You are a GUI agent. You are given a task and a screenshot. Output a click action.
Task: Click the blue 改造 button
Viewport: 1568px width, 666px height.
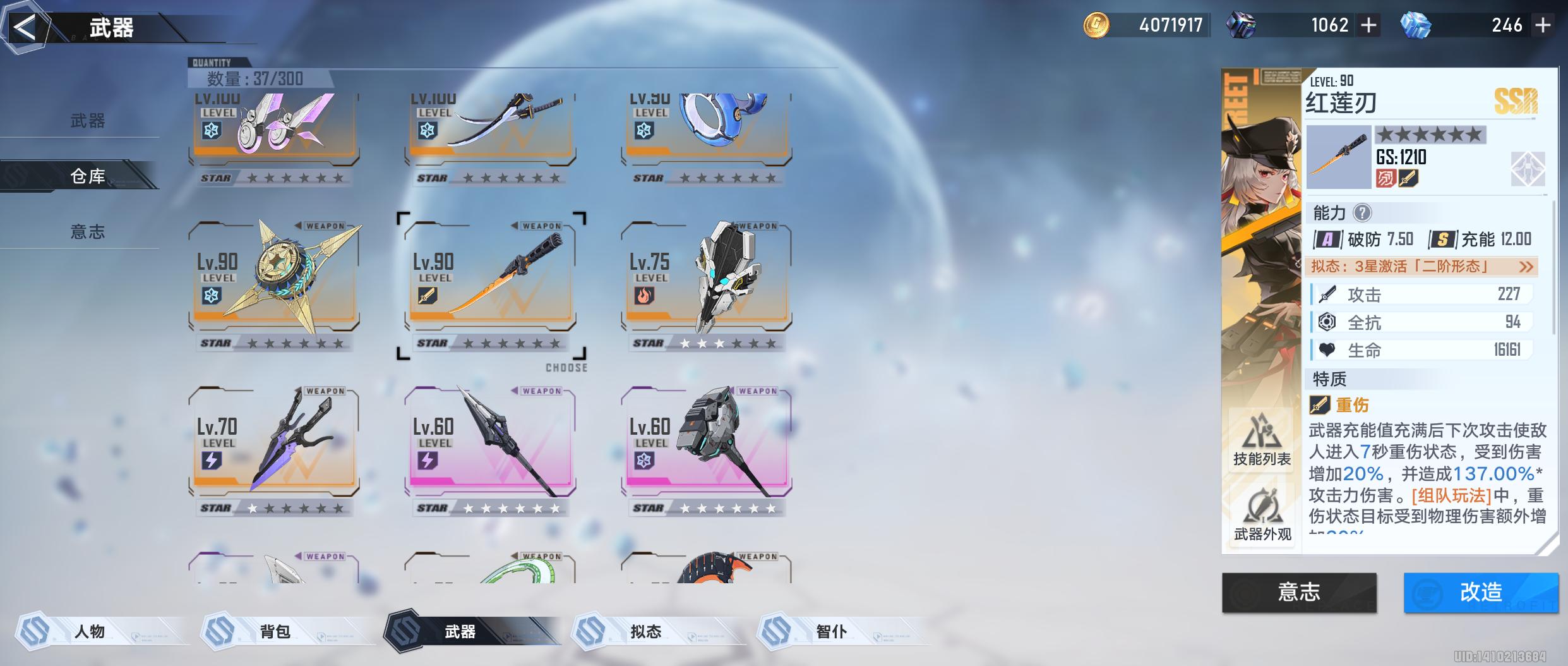pyautogui.click(x=1480, y=592)
